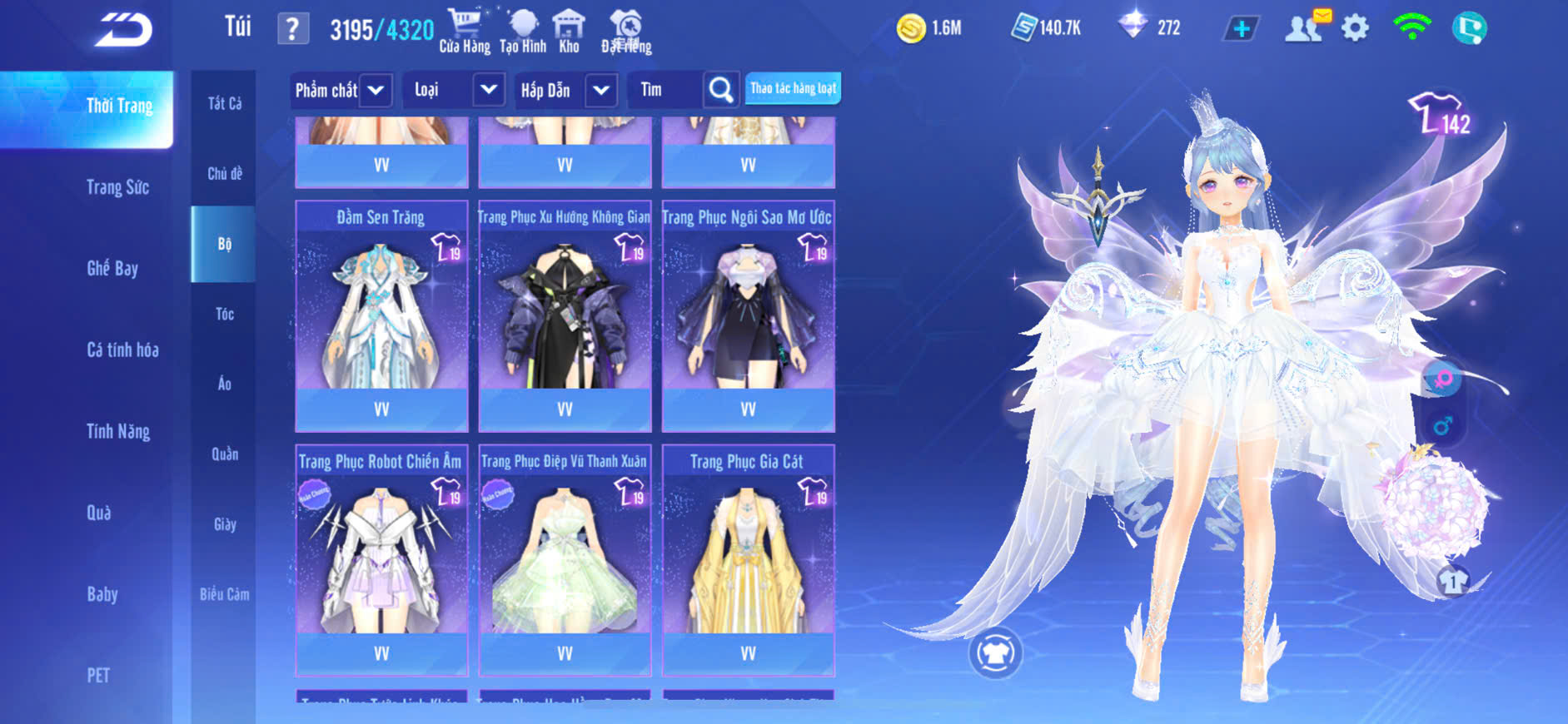This screenshot has height=724, width=1568.
Task: Switch to the Trang Sức tab
Action: tap(117, 187)
